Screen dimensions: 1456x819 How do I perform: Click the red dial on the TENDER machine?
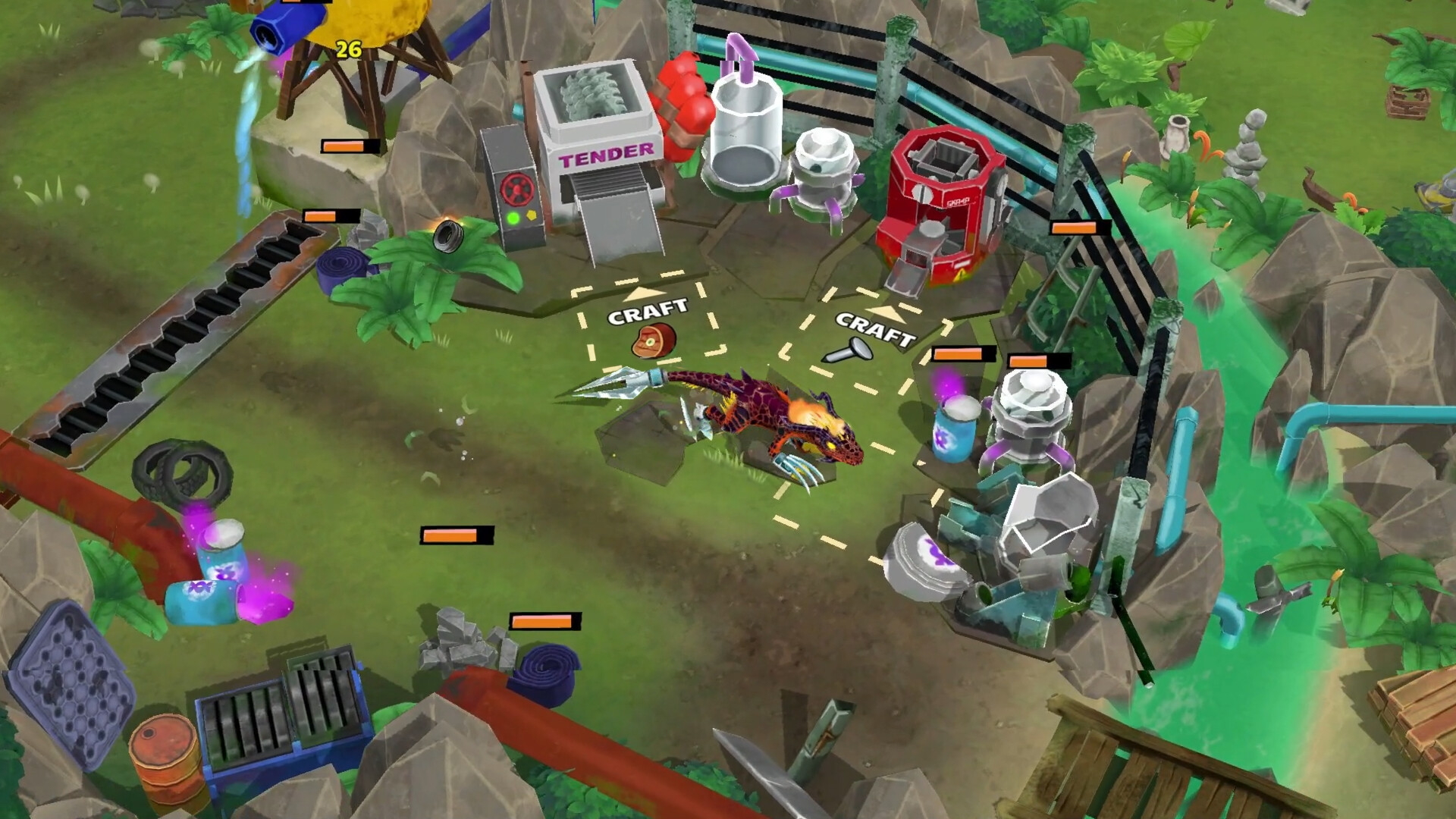point(517,190)
